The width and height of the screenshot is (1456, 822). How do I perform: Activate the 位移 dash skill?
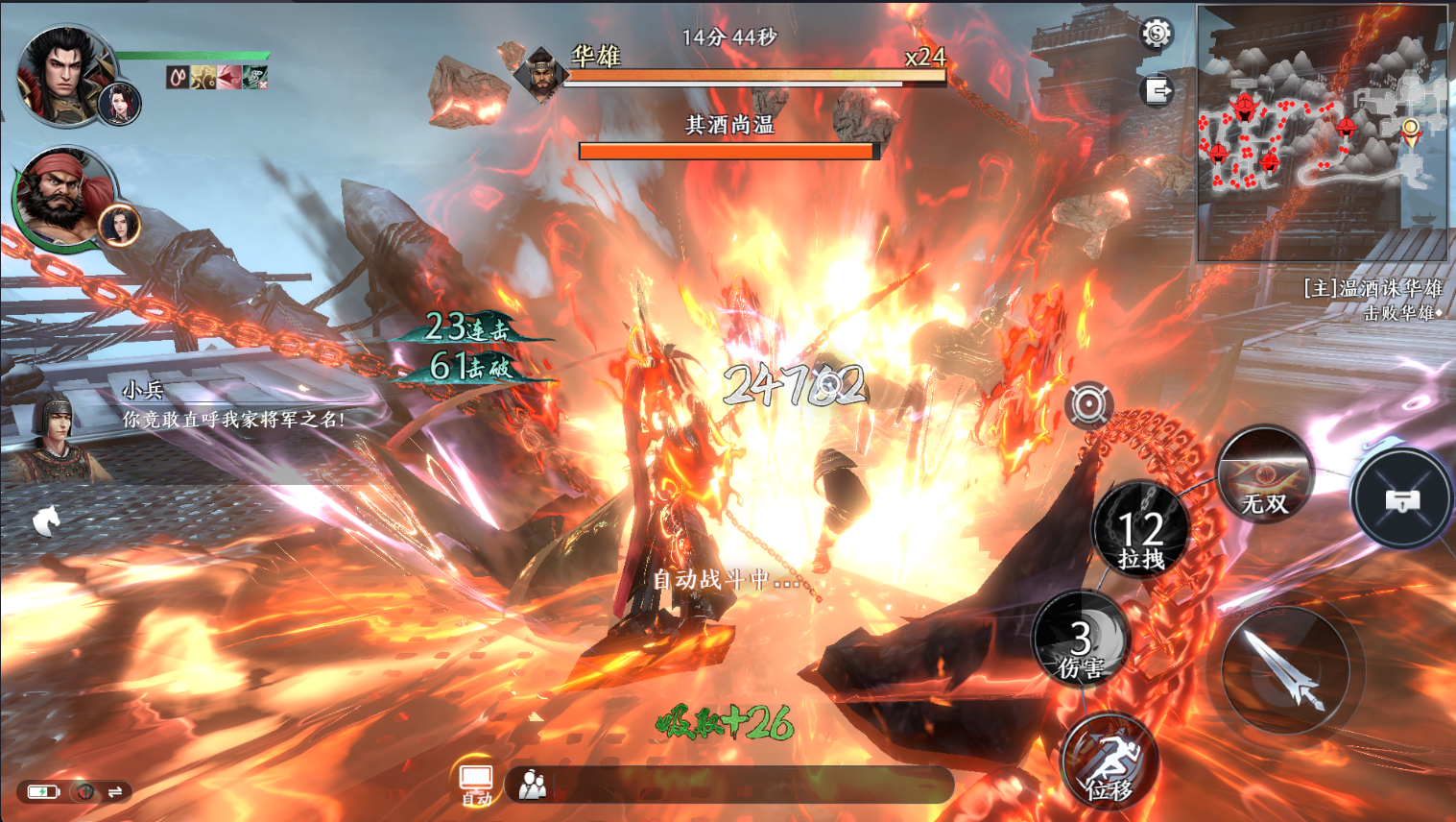point(1110,762)
